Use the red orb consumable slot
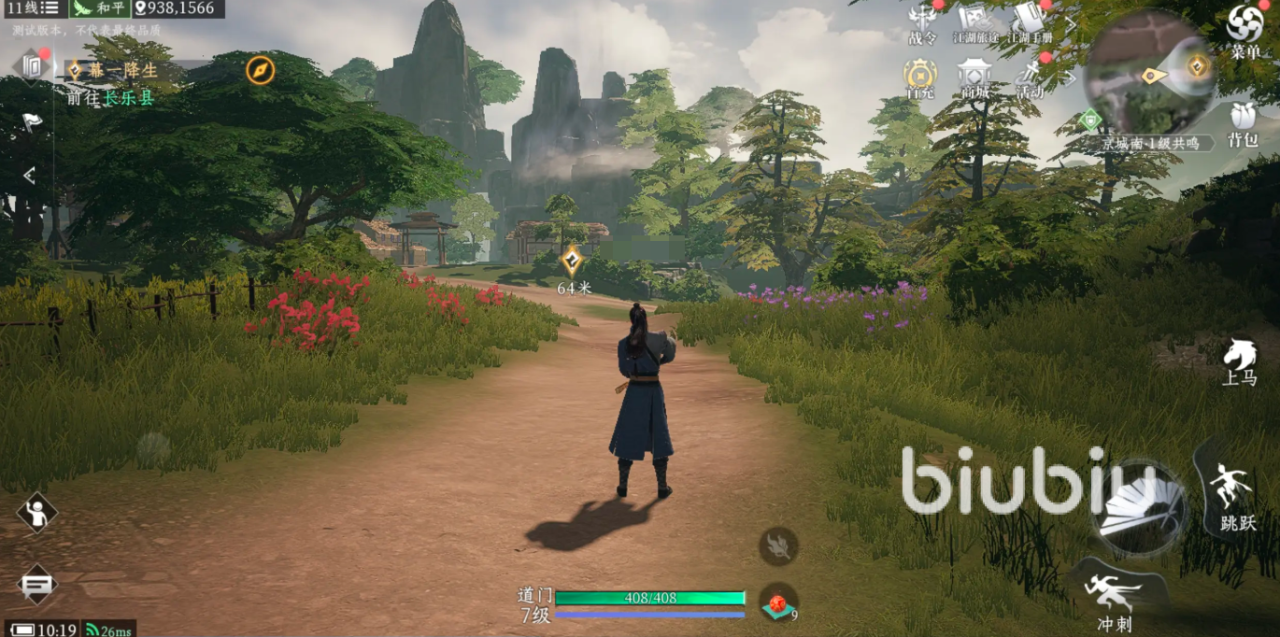The width and height of the screenshot is (1280, 637). pyautogui.click(x=778, y=602)
